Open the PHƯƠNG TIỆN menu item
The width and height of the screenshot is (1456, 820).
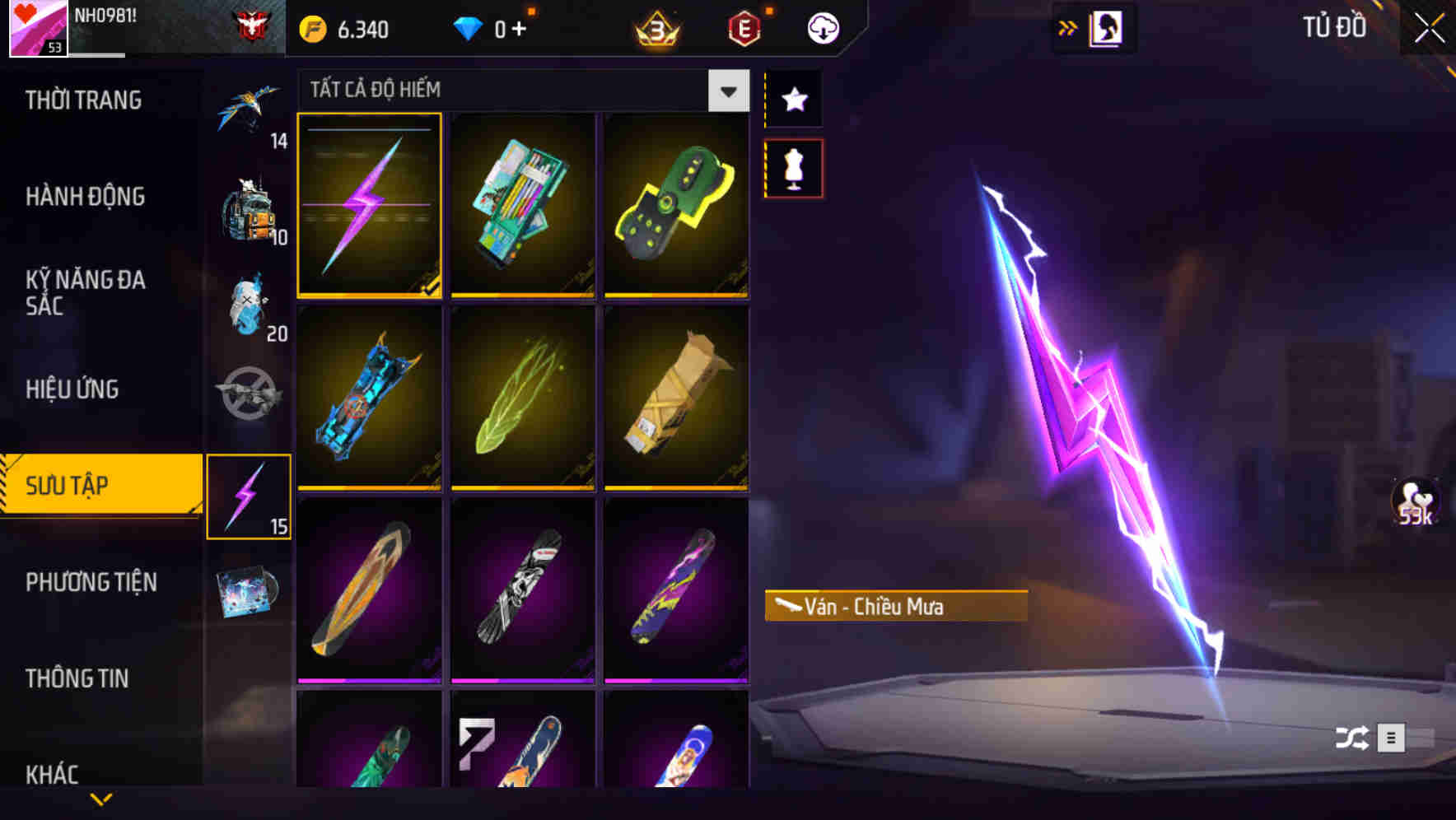(91, 582)
